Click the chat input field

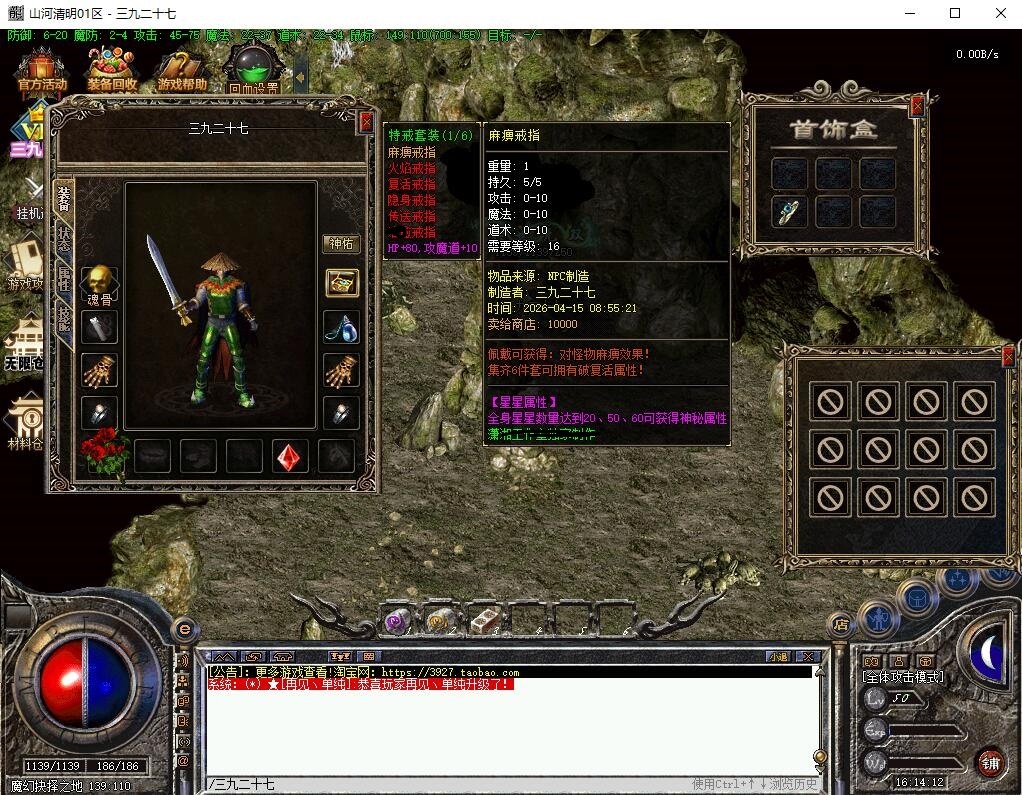(500, 784)
